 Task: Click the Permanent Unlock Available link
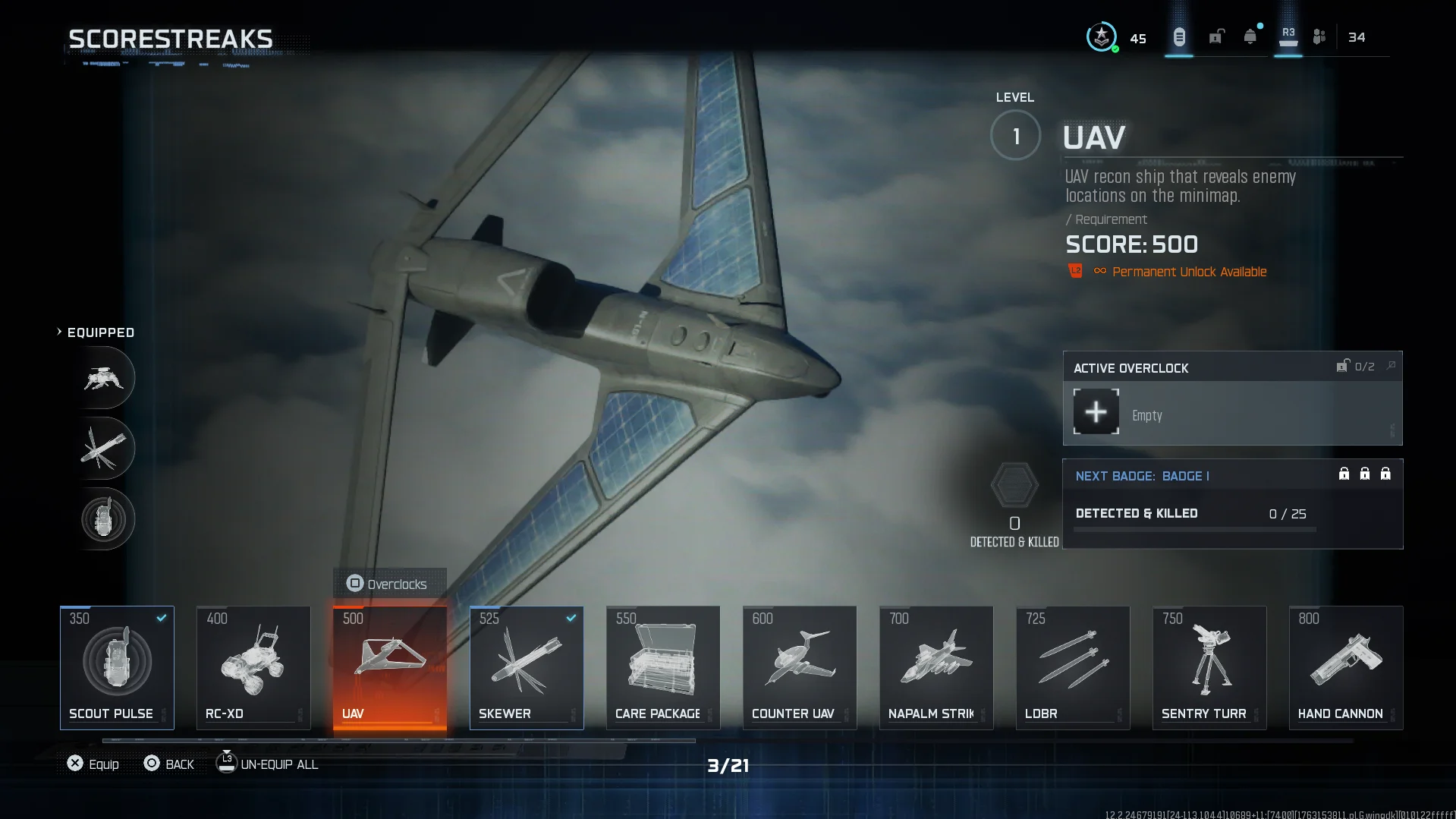[1189, 272]
